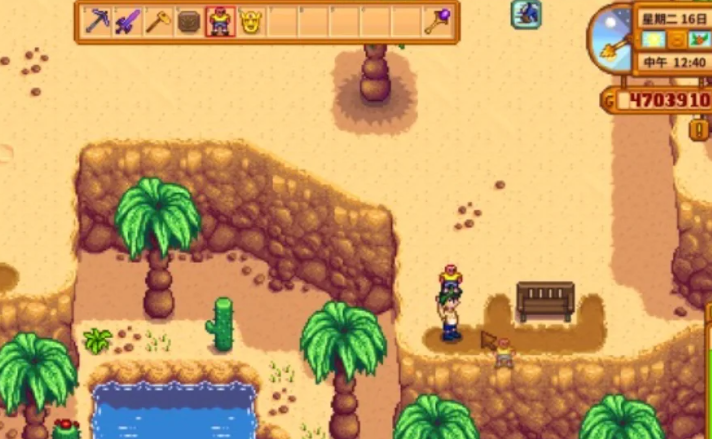Pick the golden mask item
The height and width of the screenshot is (439, 712).
click(x=250, y=21)
